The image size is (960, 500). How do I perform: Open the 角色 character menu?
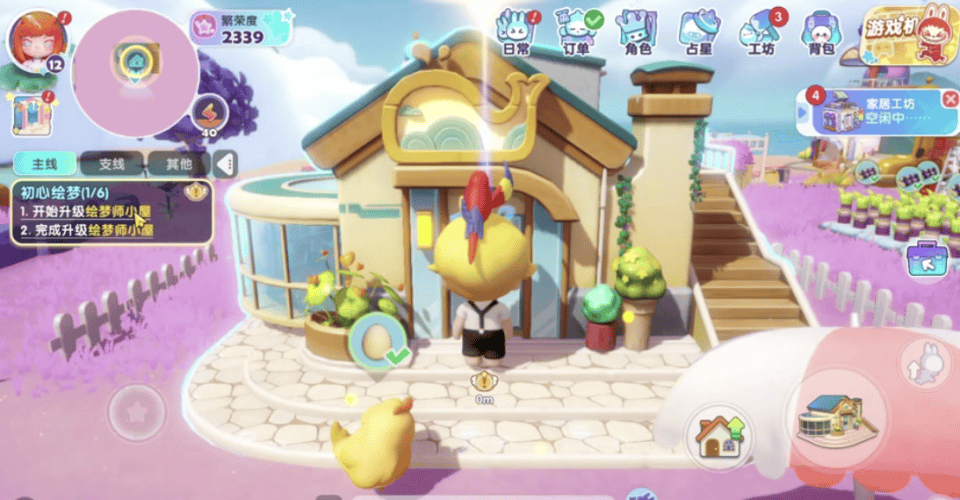[637, 30]
